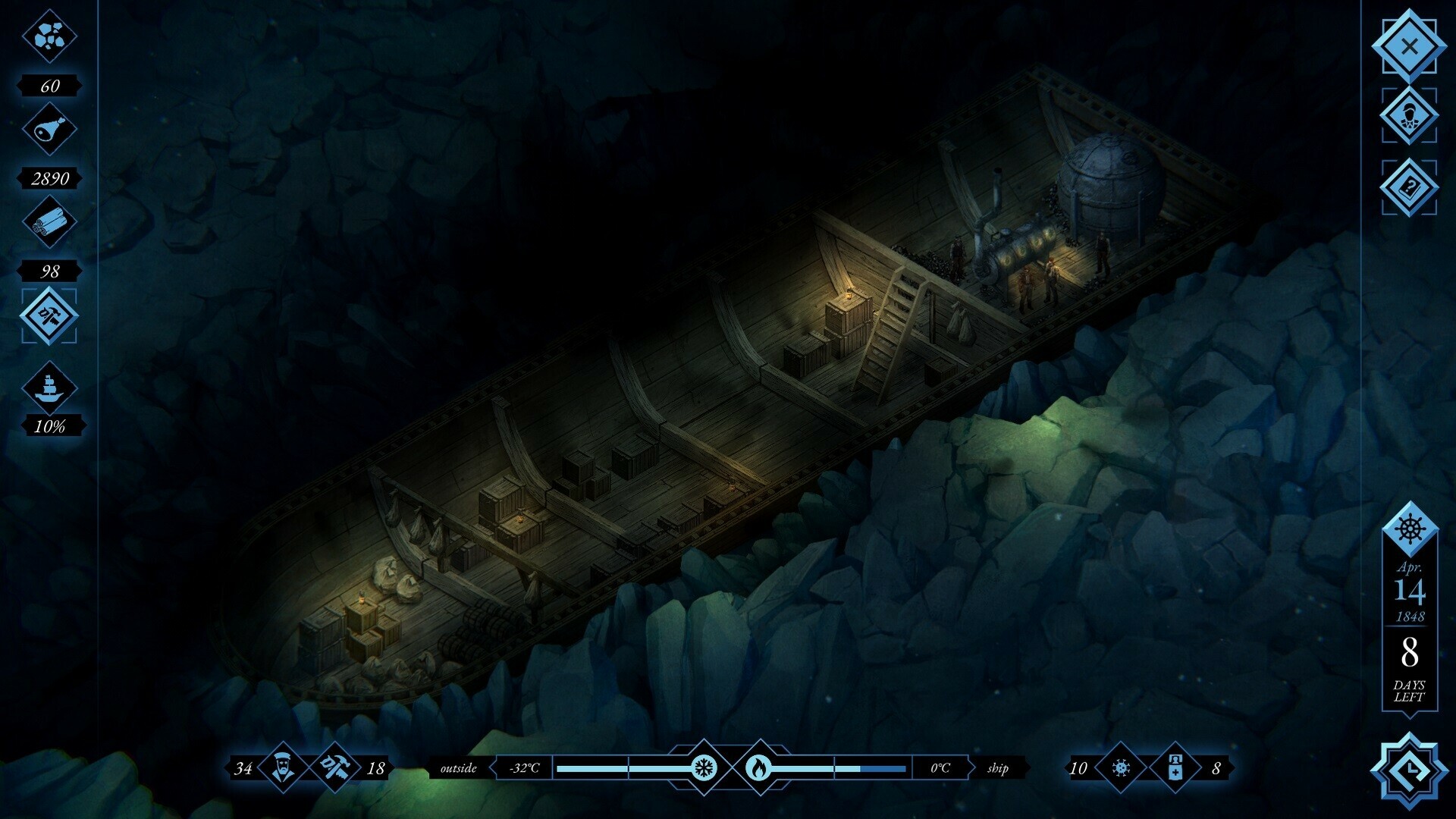Select the coal resource icon

(49, 34)
